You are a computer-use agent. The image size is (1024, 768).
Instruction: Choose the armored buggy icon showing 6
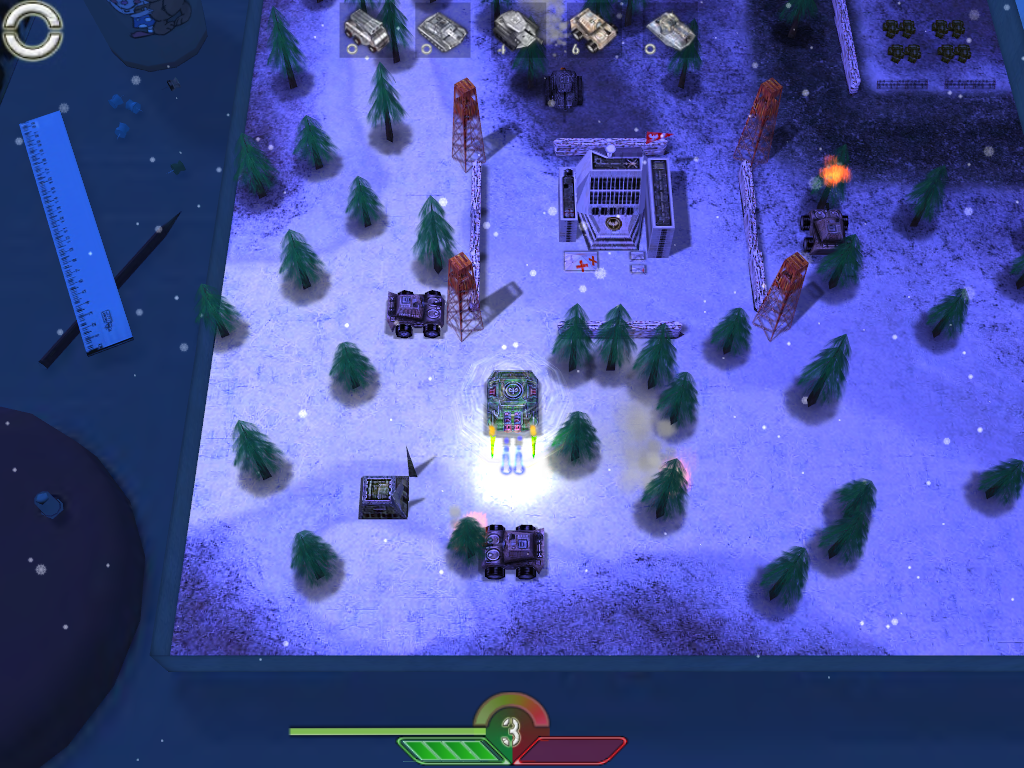tap(592, 30)
